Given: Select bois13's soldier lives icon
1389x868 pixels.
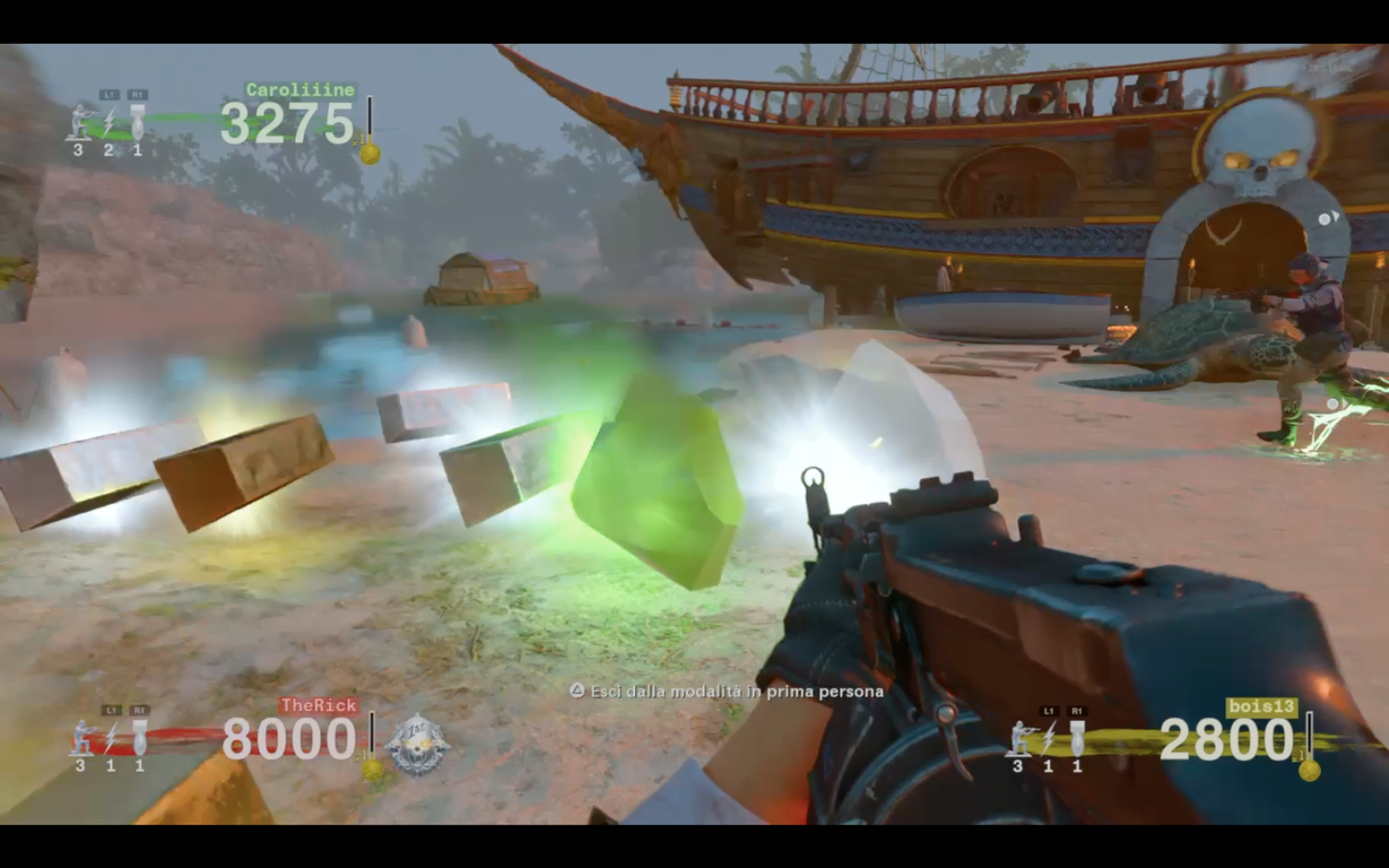Looking at the screenshot, I should coord(1019,738).
